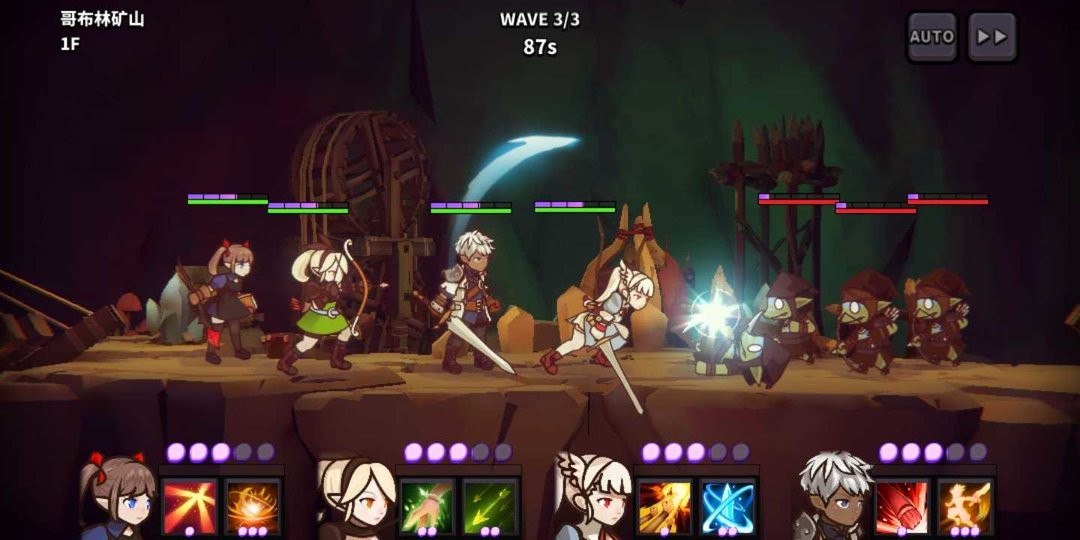Toggle the AUTO battle button
This screenshot has height=540, width=1080.
(931, 37)
